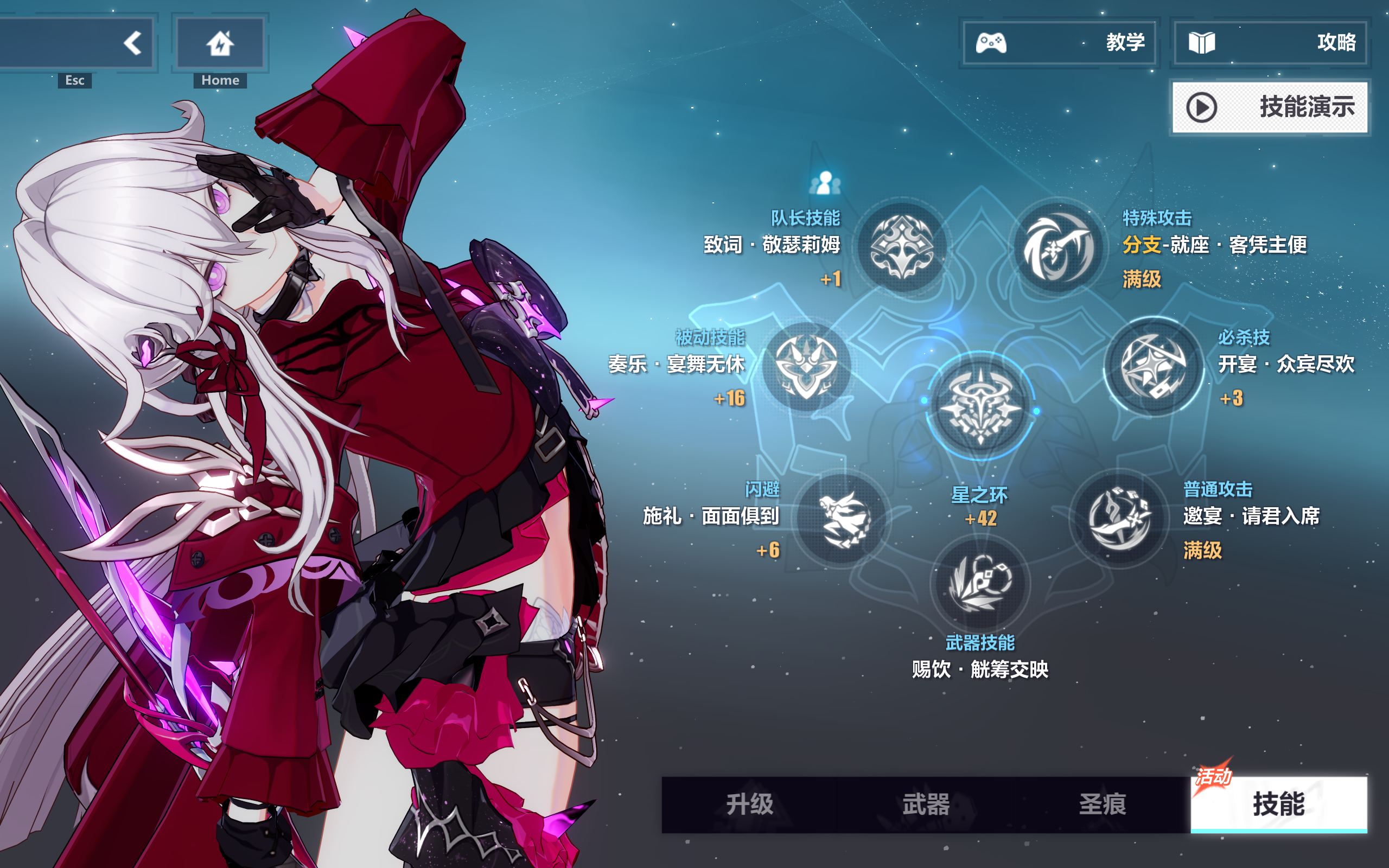Image resolution: width=1389 pixels, height=868 pixels.
Task: Select the 队长技能 leader skill icon
Action: pyautogui.click(x=902, y=248)
